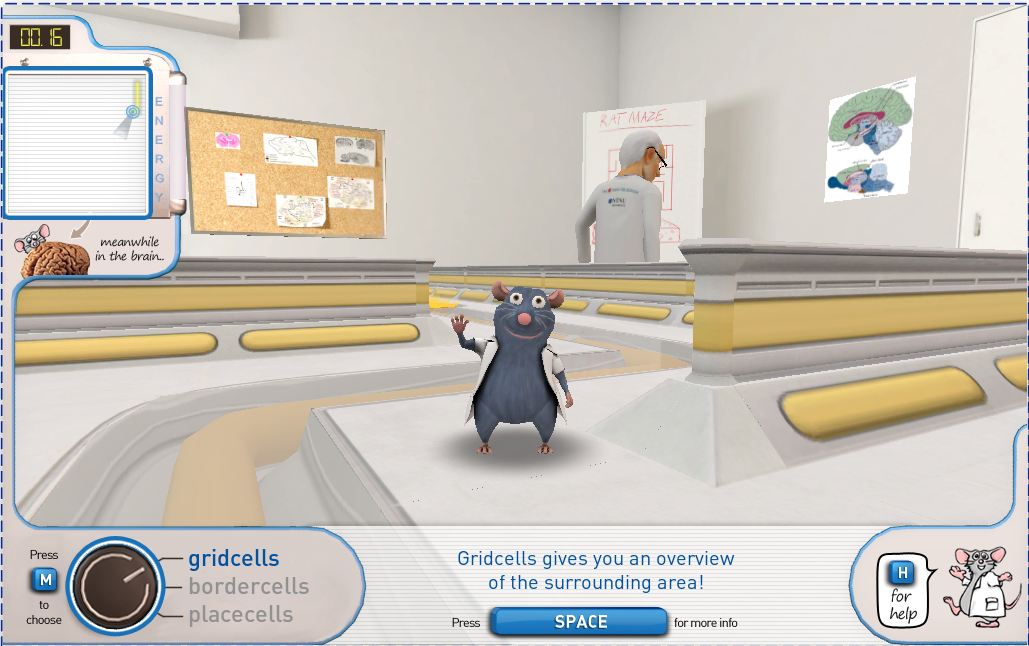Turn the cell selector dial
This screenshot has width=1029, height=646.
[x=114, y=587]
